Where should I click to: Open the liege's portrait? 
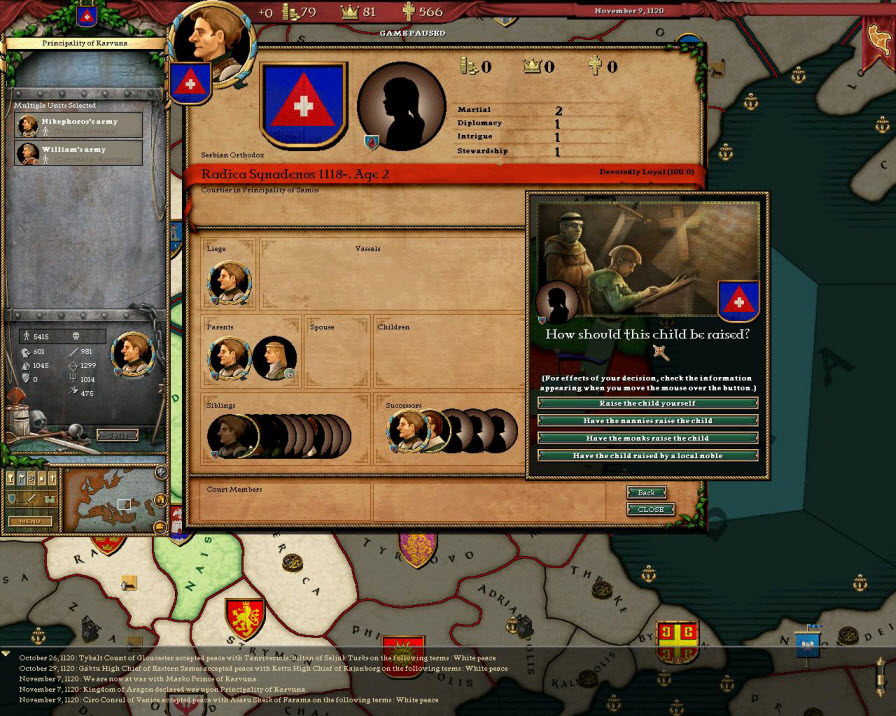pos(229,283)
